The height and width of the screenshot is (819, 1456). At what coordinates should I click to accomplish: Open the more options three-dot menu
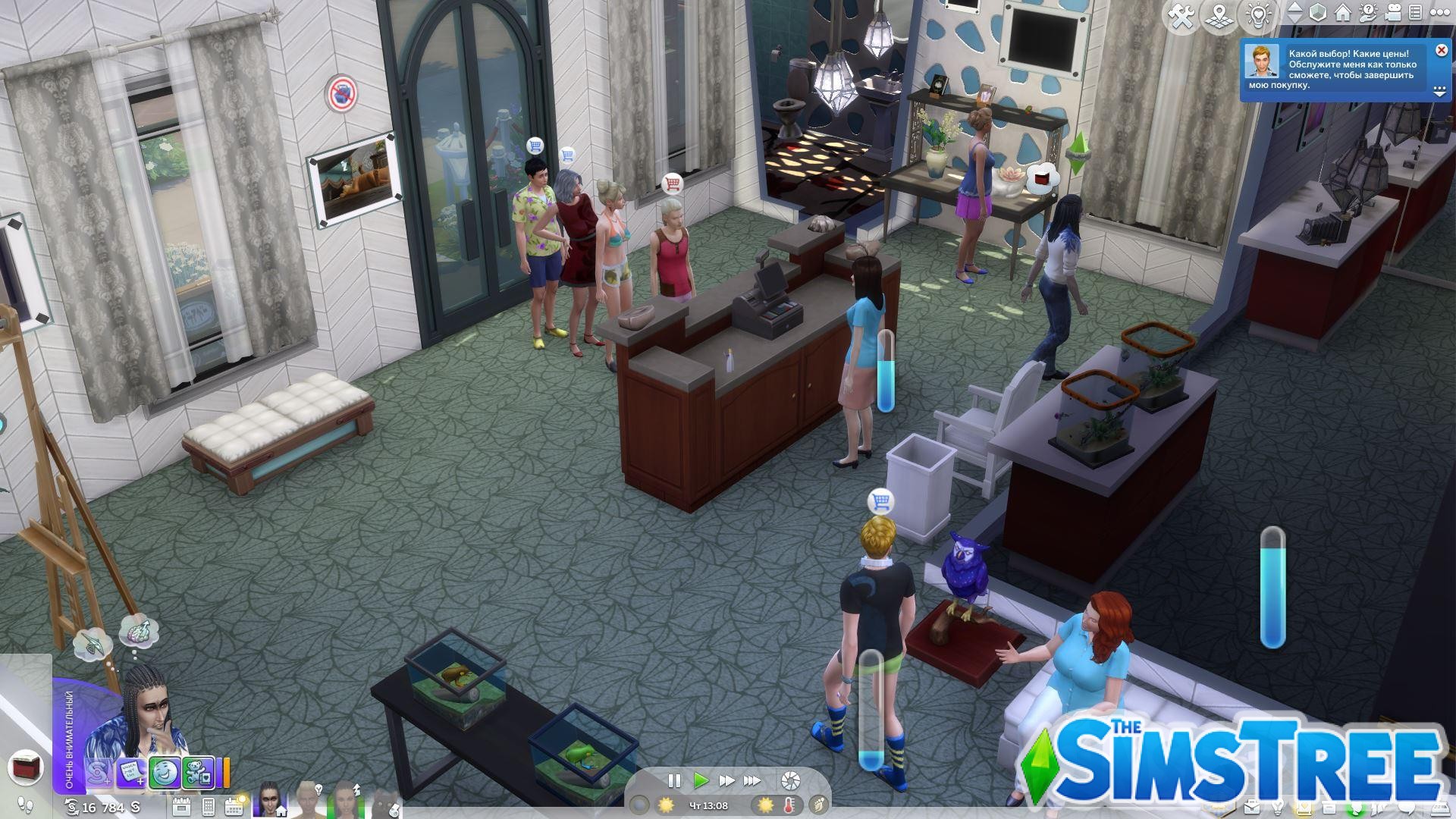(x=1440, y=12)
